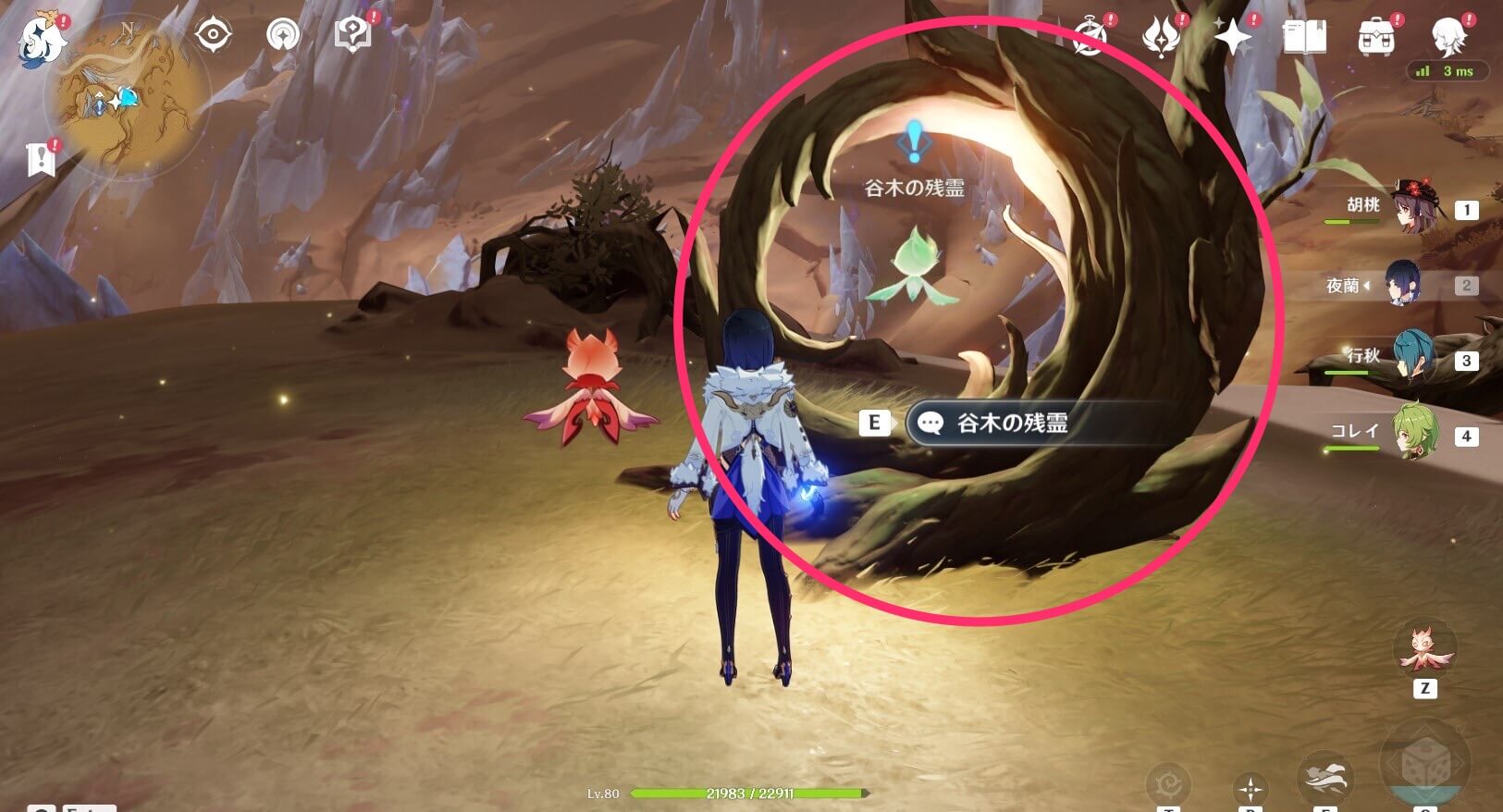Open the quest notification icon on left edge
Viewport: 1503px width, 812px height.
pyautogui.click(x=39, y=157)
